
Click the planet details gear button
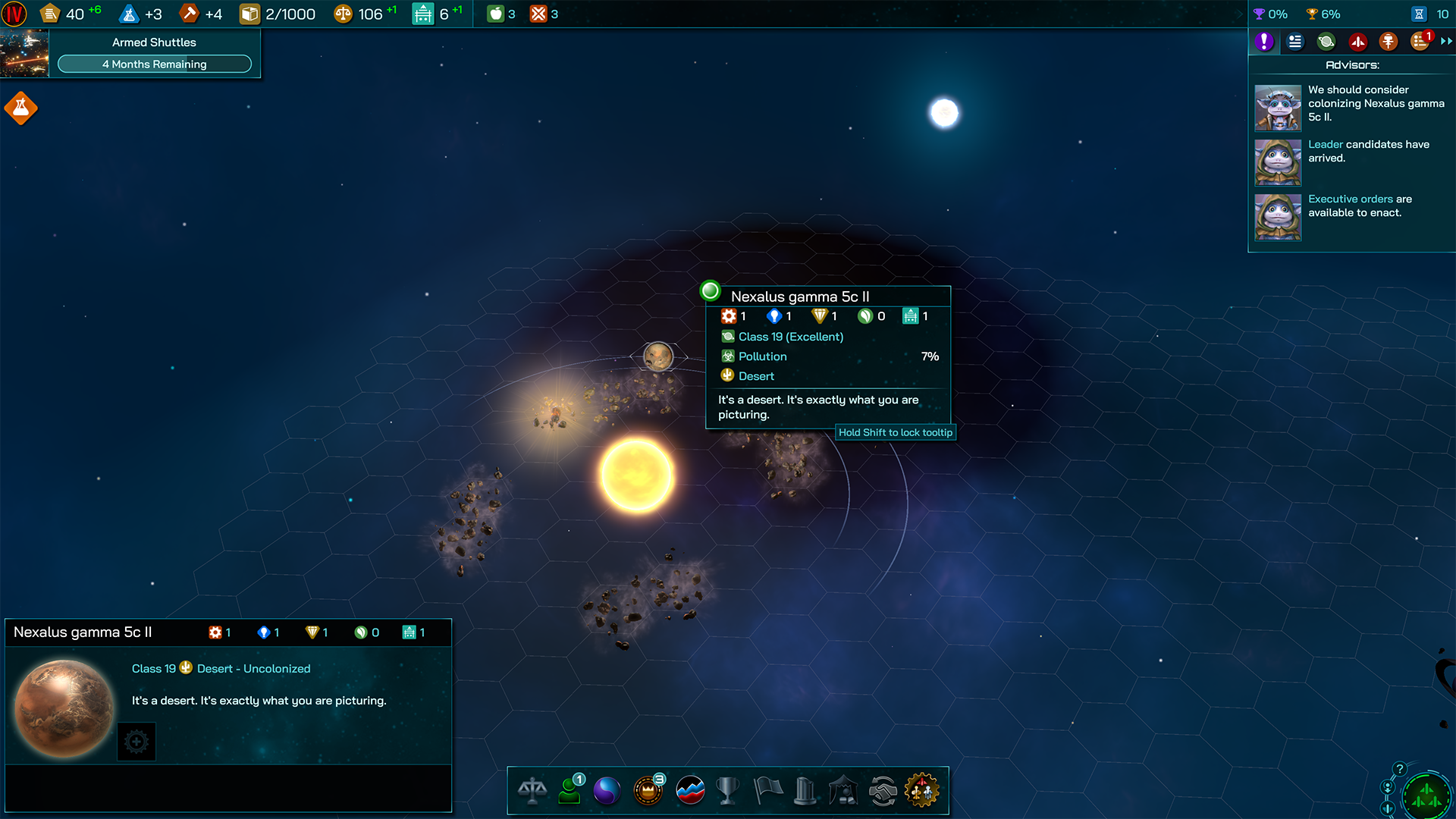(x=136, y=742)
